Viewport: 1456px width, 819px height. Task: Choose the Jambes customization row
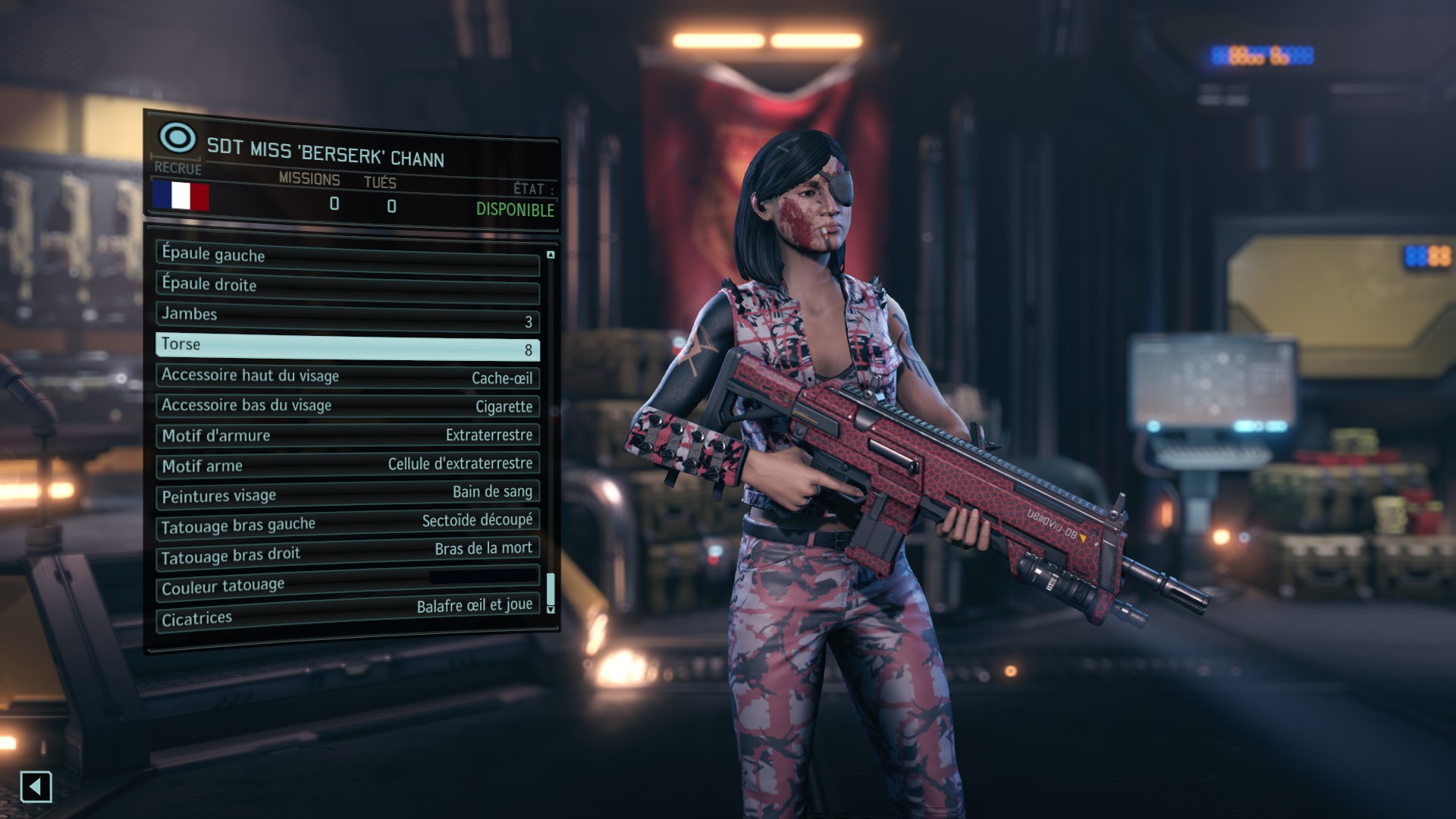point(347,317)
